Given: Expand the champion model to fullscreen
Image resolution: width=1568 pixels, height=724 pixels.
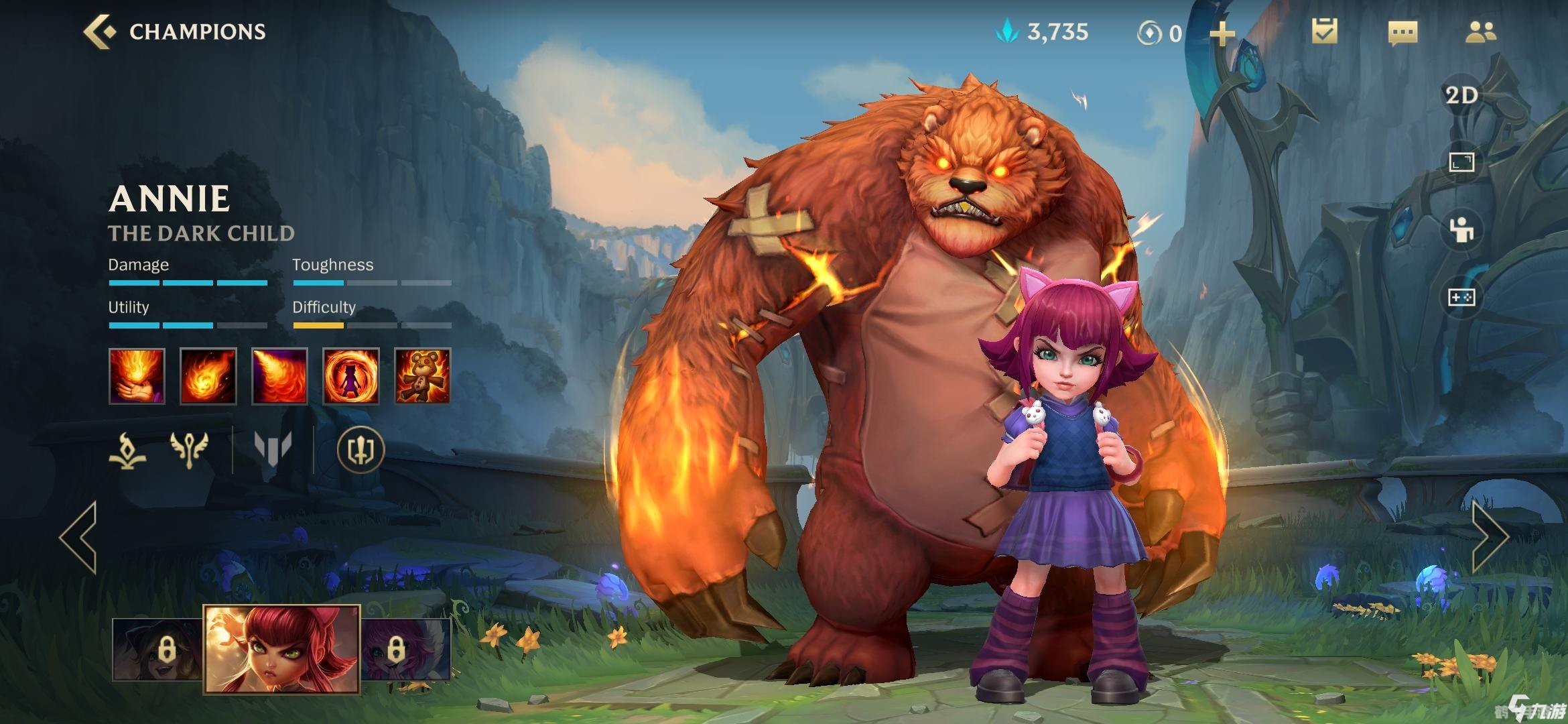Looking at the screenshot, I should pos(1461,162).
